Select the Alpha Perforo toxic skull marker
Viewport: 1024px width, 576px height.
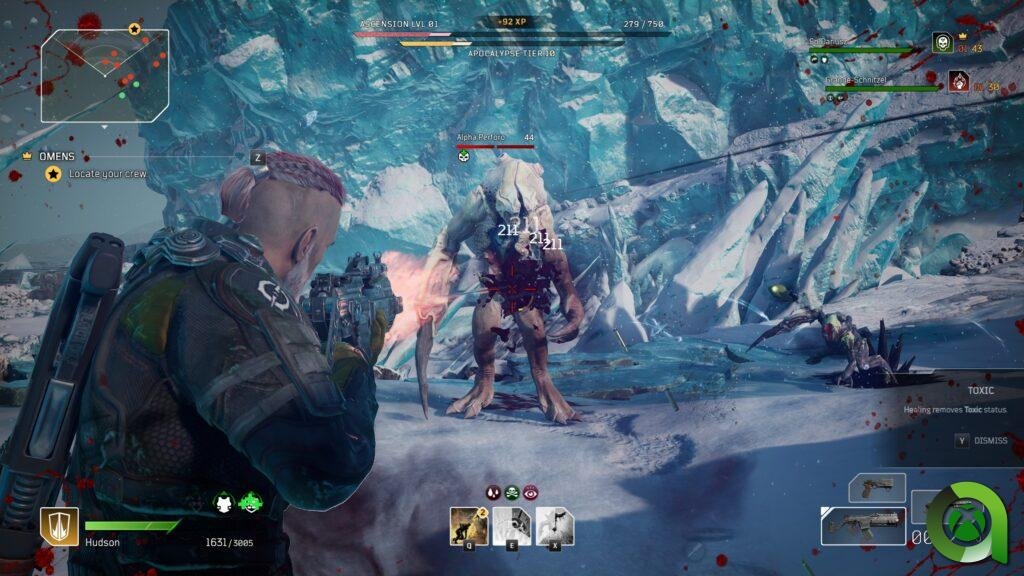[x=464, y=156]
